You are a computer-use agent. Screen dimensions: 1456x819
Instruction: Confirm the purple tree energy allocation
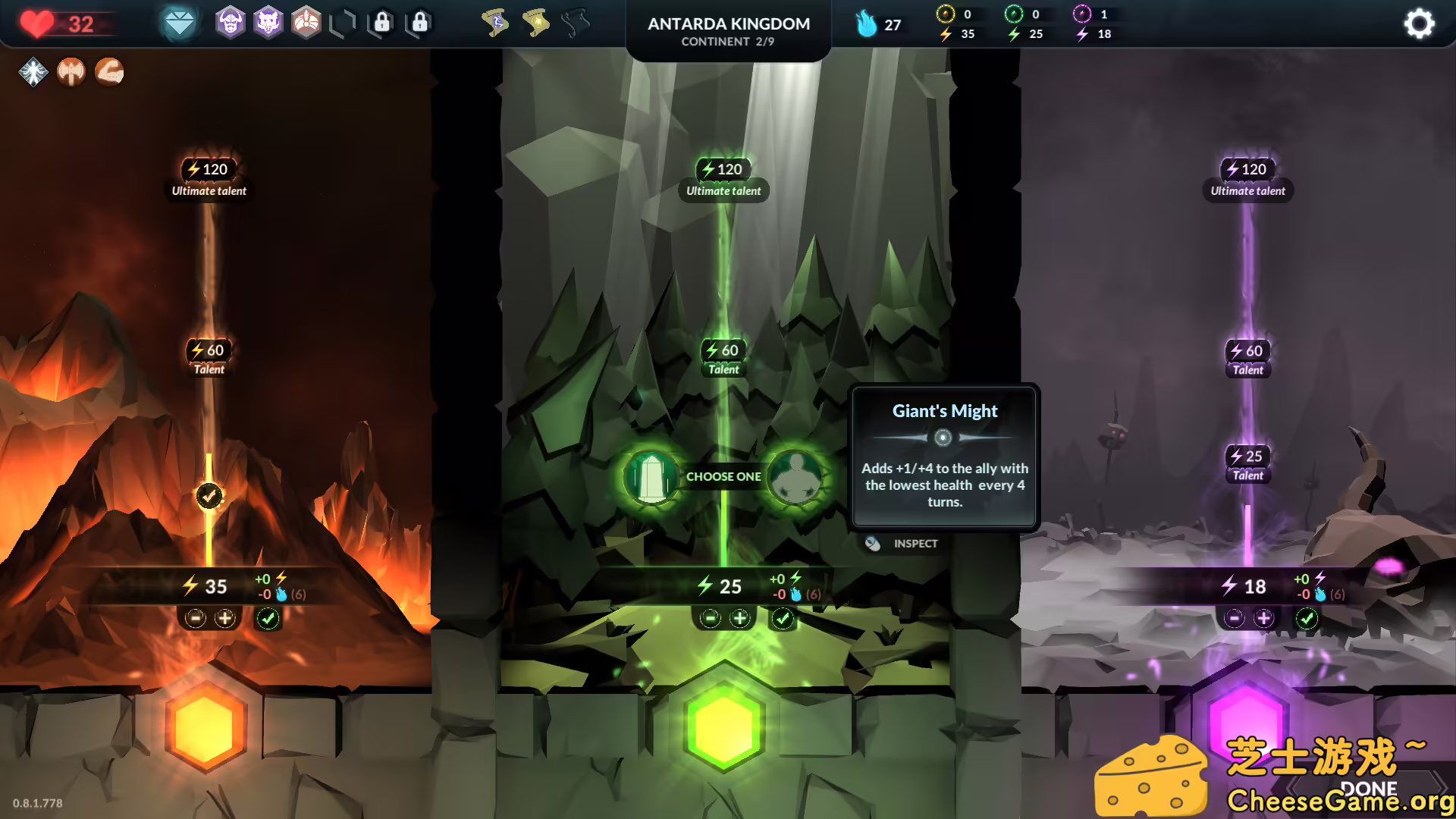1307,619
